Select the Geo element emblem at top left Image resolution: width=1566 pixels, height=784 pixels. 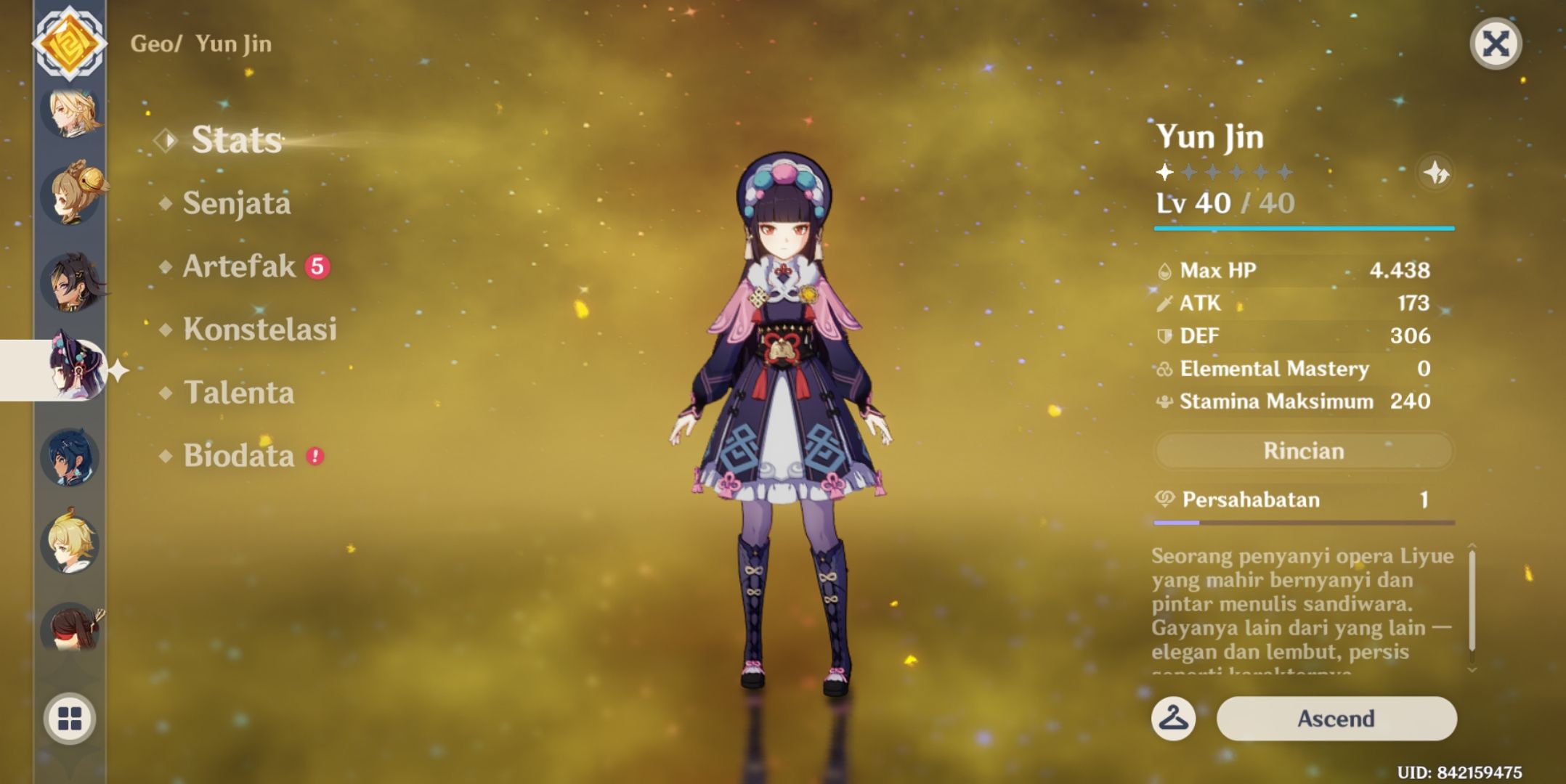pyautogui.click(x=69, y=44)
